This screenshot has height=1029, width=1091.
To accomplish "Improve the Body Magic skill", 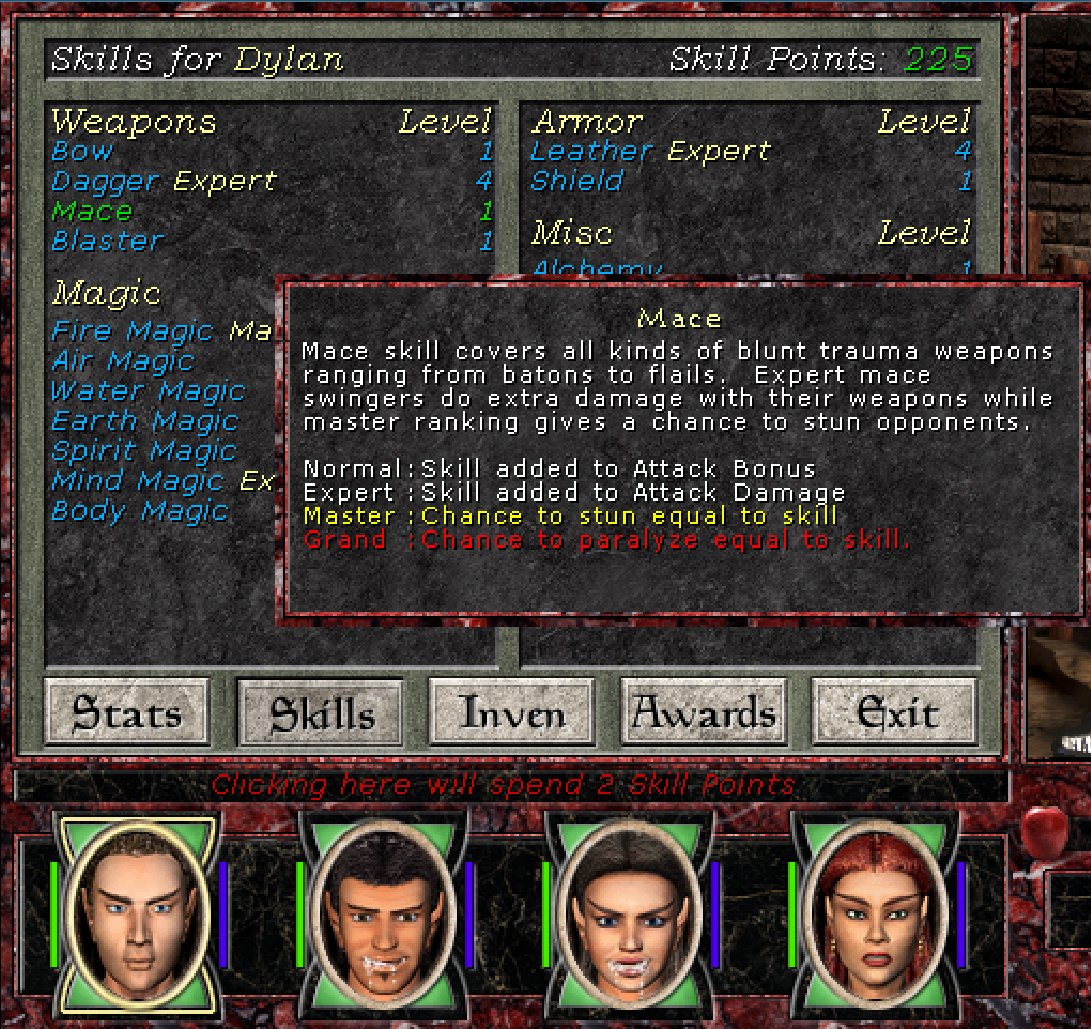I will tap(140, 511).
